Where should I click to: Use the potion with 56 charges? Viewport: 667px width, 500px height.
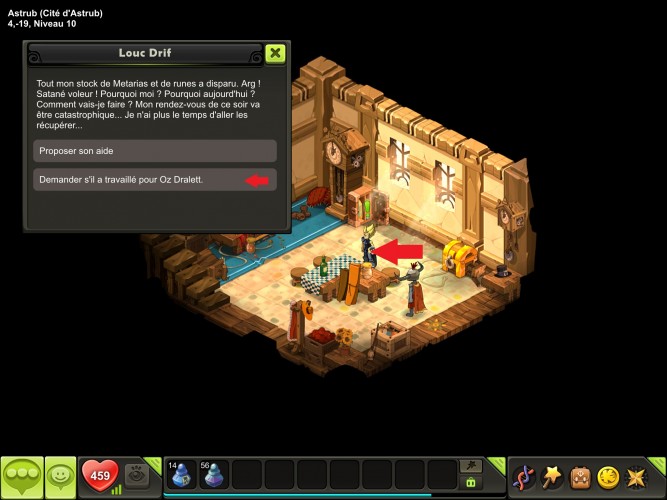[x=215, y=475]
